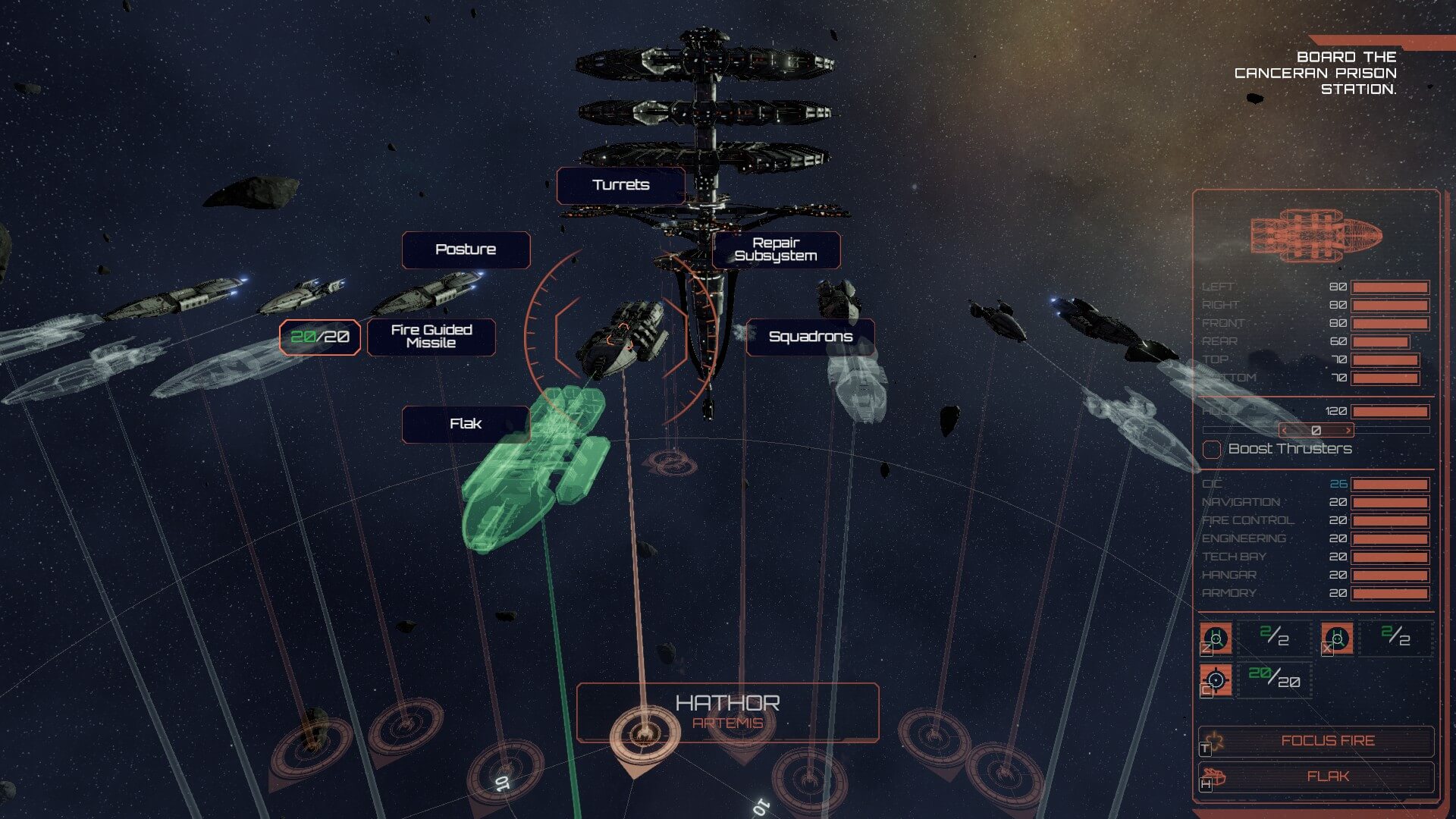This screenshot has width=1456, height=819.
Task: Activate the Focus Fire button
Action: click(x=1326, y=741)
